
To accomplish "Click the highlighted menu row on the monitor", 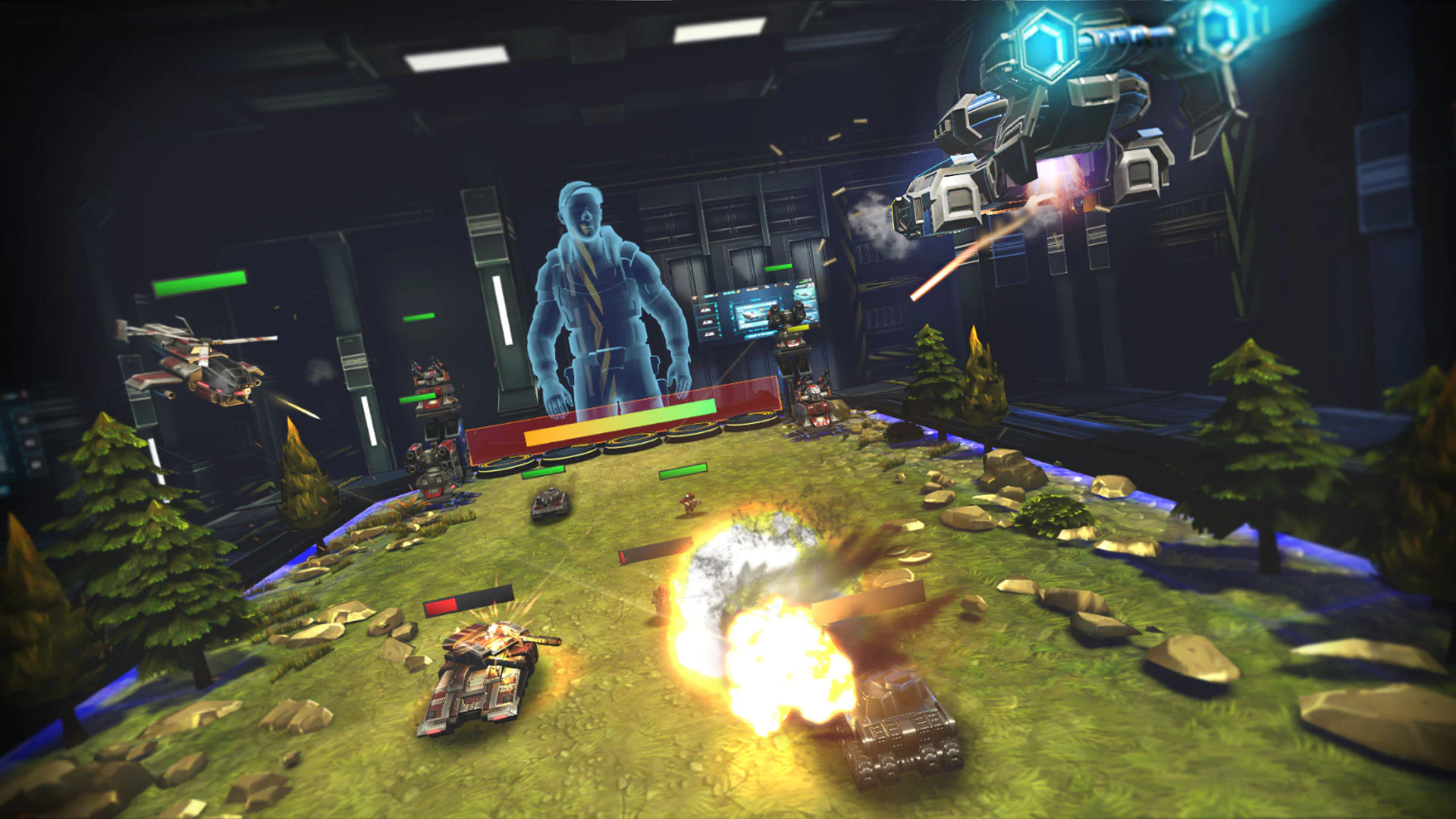I will click(761, 335).
